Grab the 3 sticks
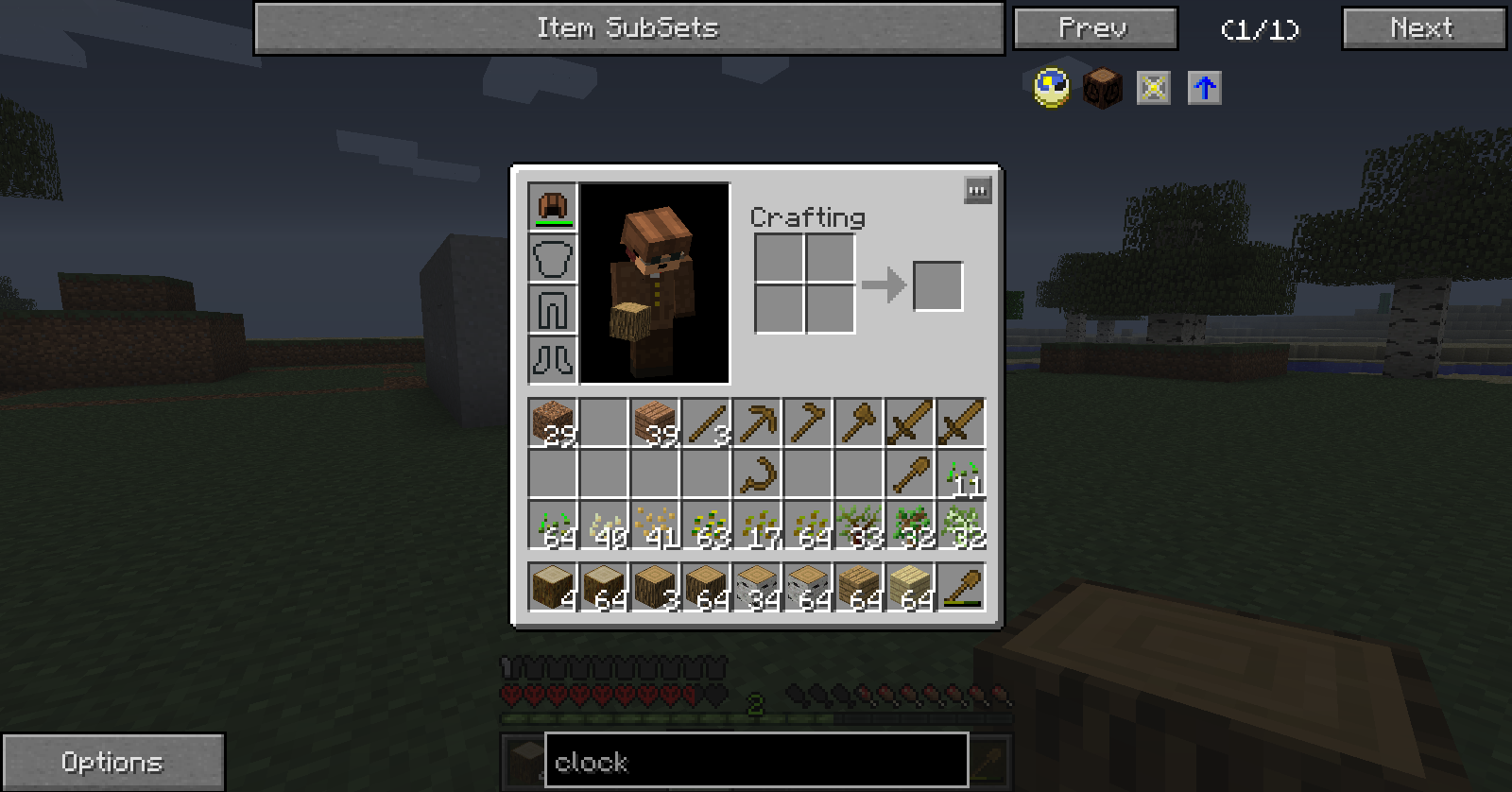Image resolution: width=1512 pixels, height=792 pixels. [x=706, y=422]
